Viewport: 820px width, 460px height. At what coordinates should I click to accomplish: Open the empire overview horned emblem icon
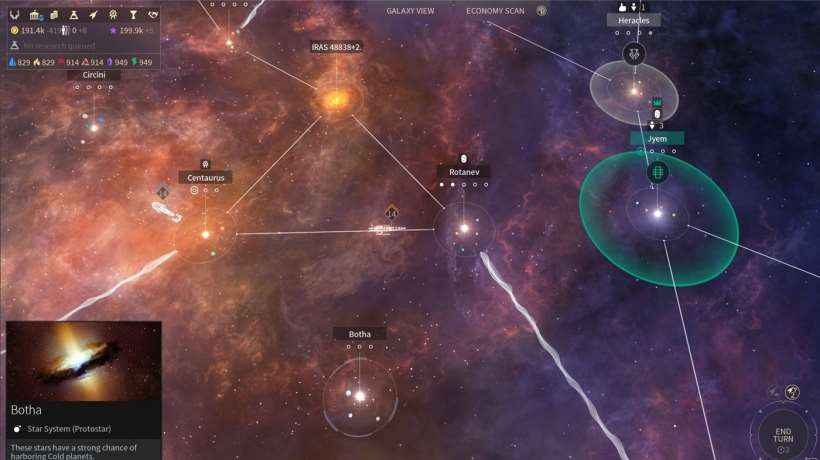14,14
